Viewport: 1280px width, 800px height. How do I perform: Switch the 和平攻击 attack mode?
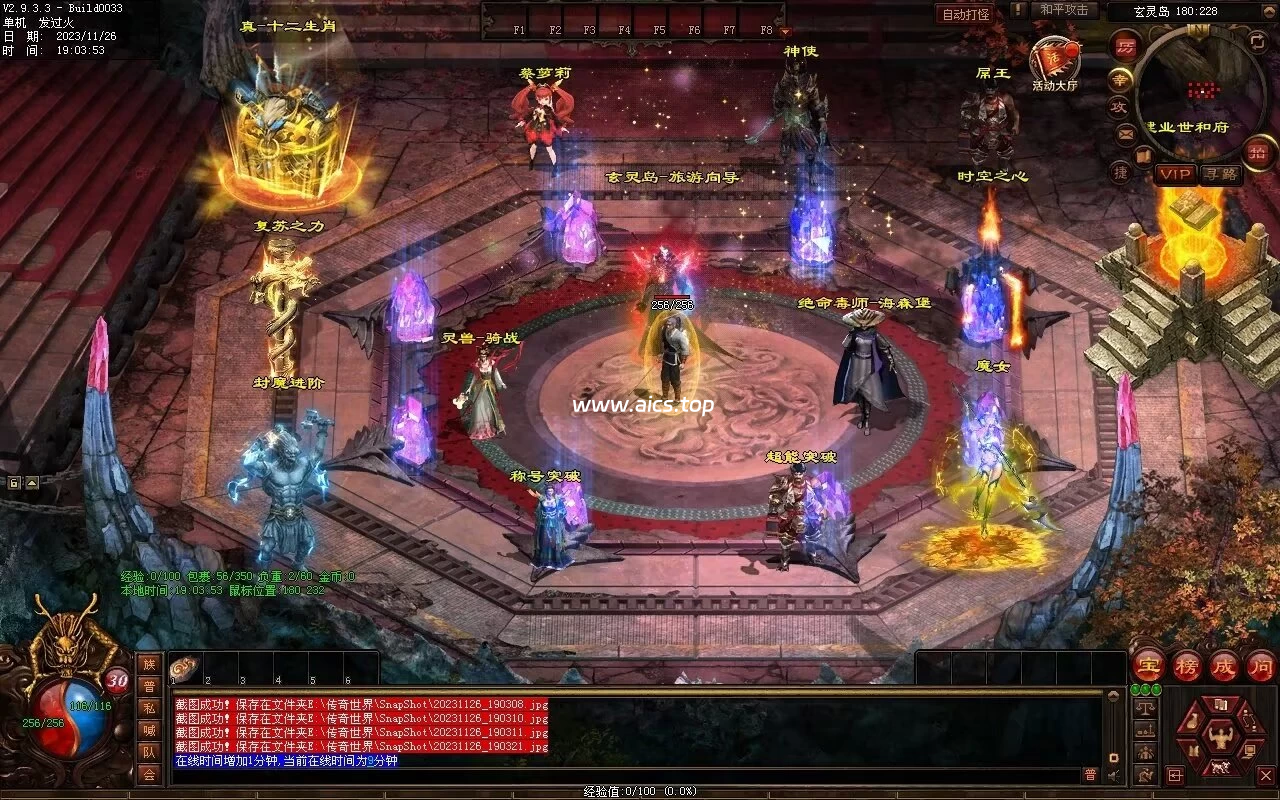click(x=1063, y=10)
